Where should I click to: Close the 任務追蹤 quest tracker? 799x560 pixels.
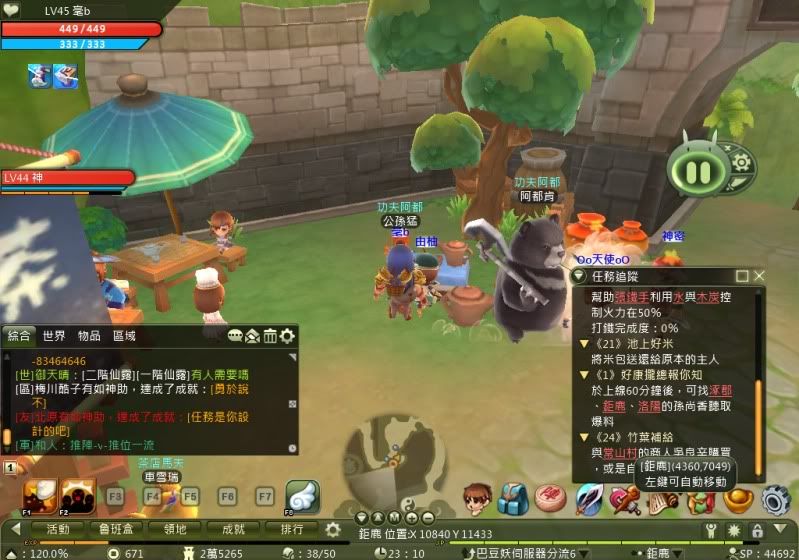[759, 275]
